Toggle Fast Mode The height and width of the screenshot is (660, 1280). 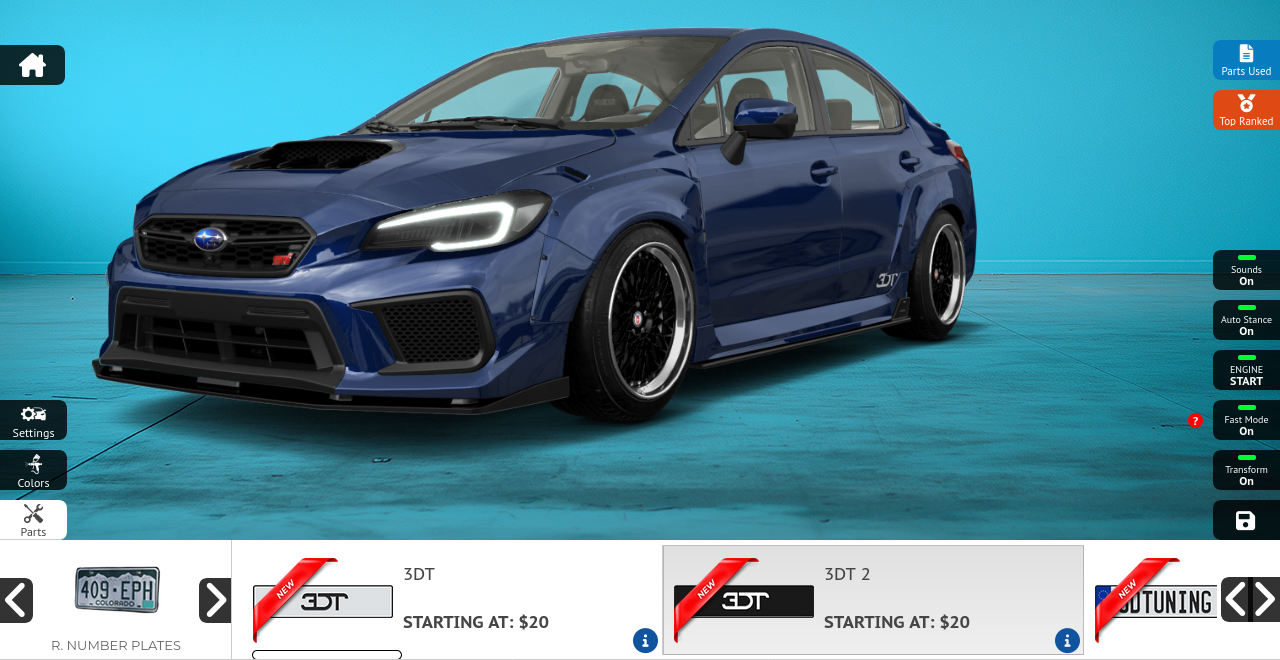1246,420
